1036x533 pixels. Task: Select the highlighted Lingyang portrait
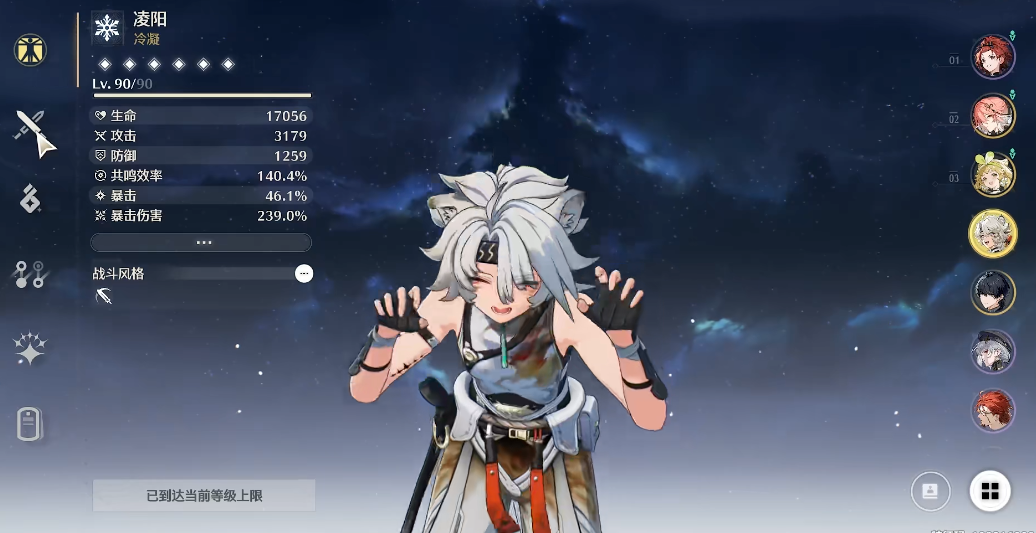[992, 233]
